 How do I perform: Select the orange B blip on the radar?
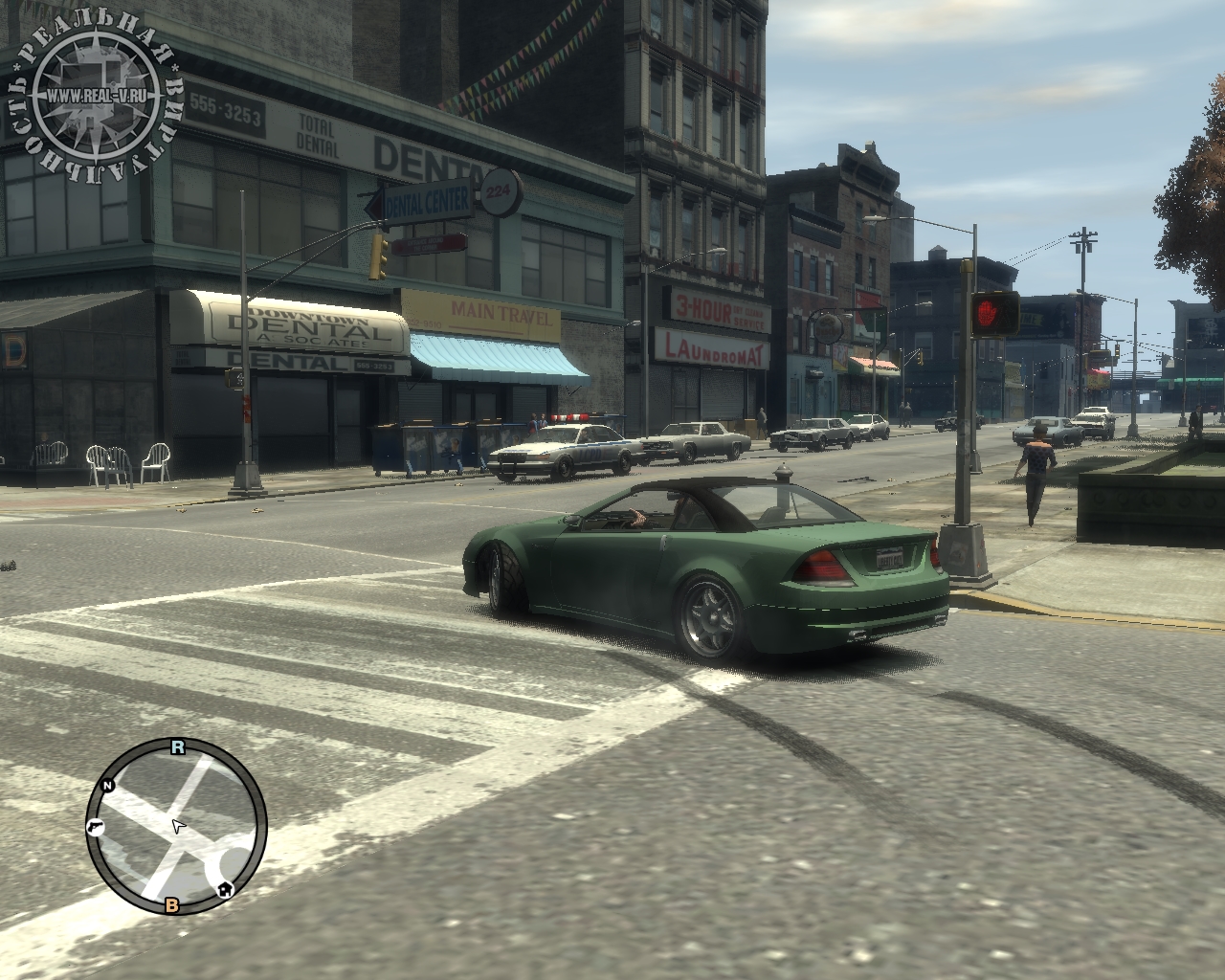pos(172,904)
